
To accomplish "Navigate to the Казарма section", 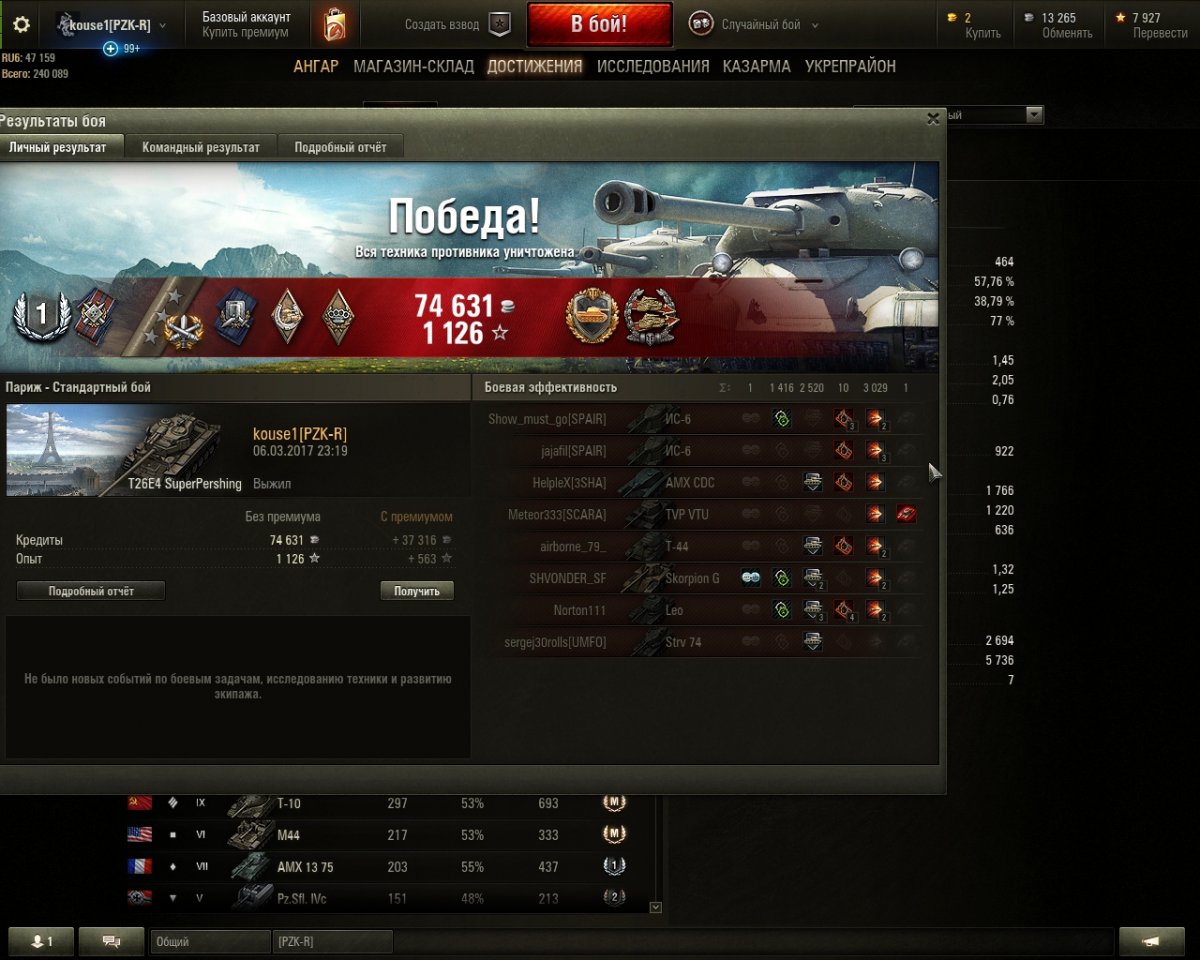I will (x=756, y=67).
